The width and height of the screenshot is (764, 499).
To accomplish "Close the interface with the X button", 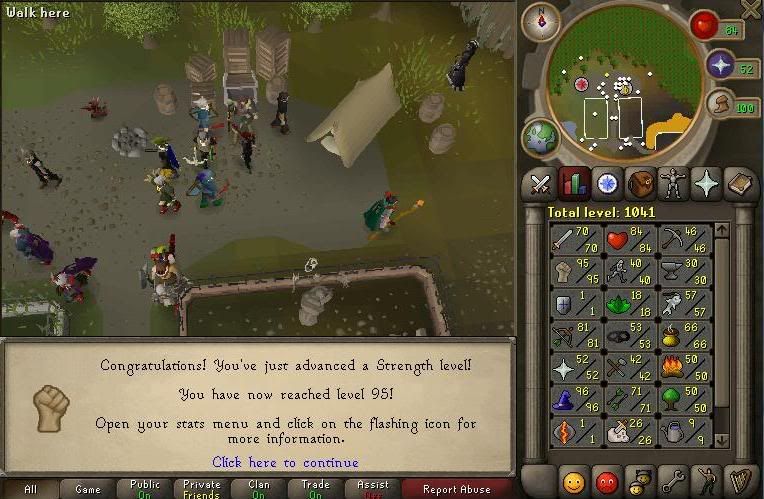I will [751, 8].
